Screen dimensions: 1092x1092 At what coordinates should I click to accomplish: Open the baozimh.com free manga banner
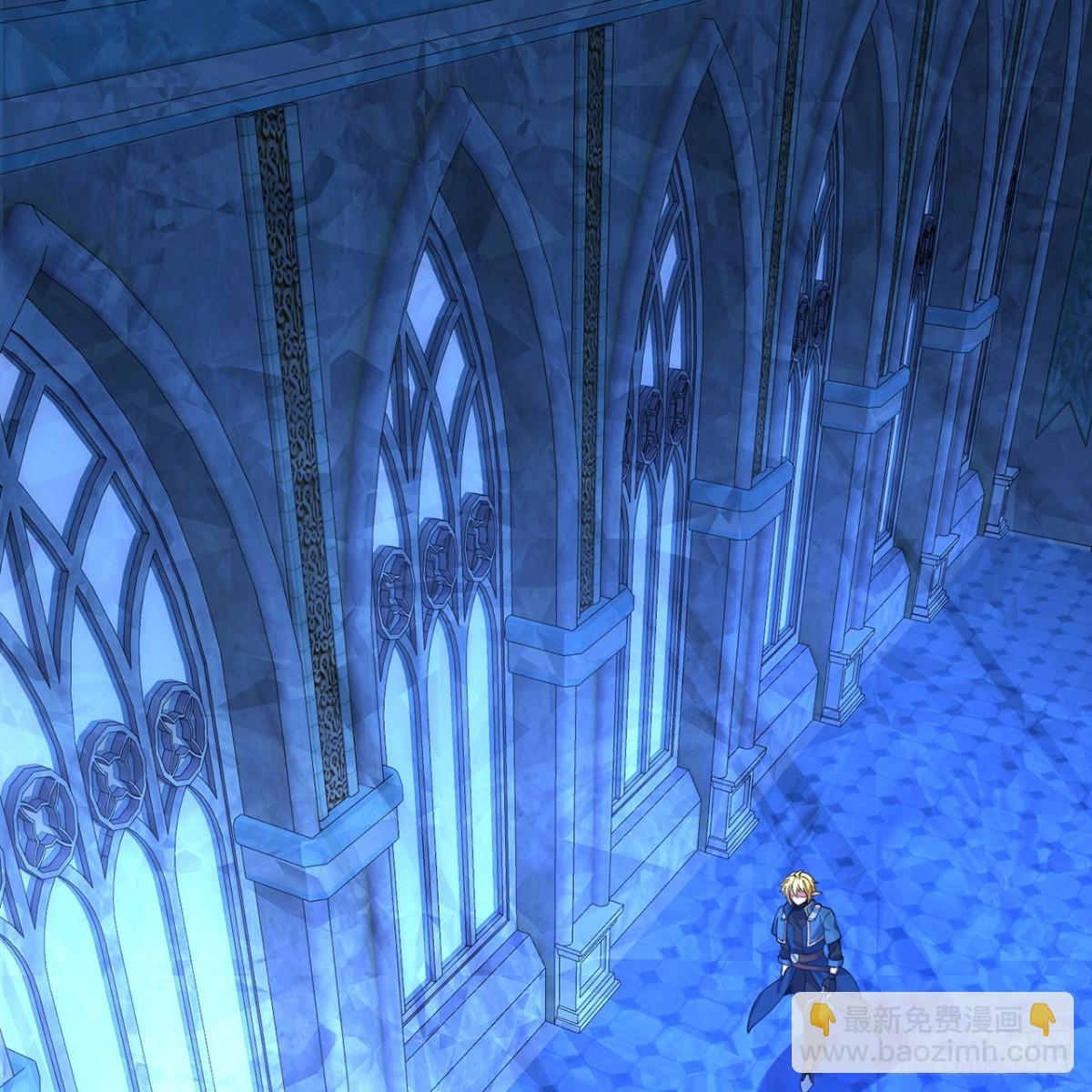[x=932, y=1035]
